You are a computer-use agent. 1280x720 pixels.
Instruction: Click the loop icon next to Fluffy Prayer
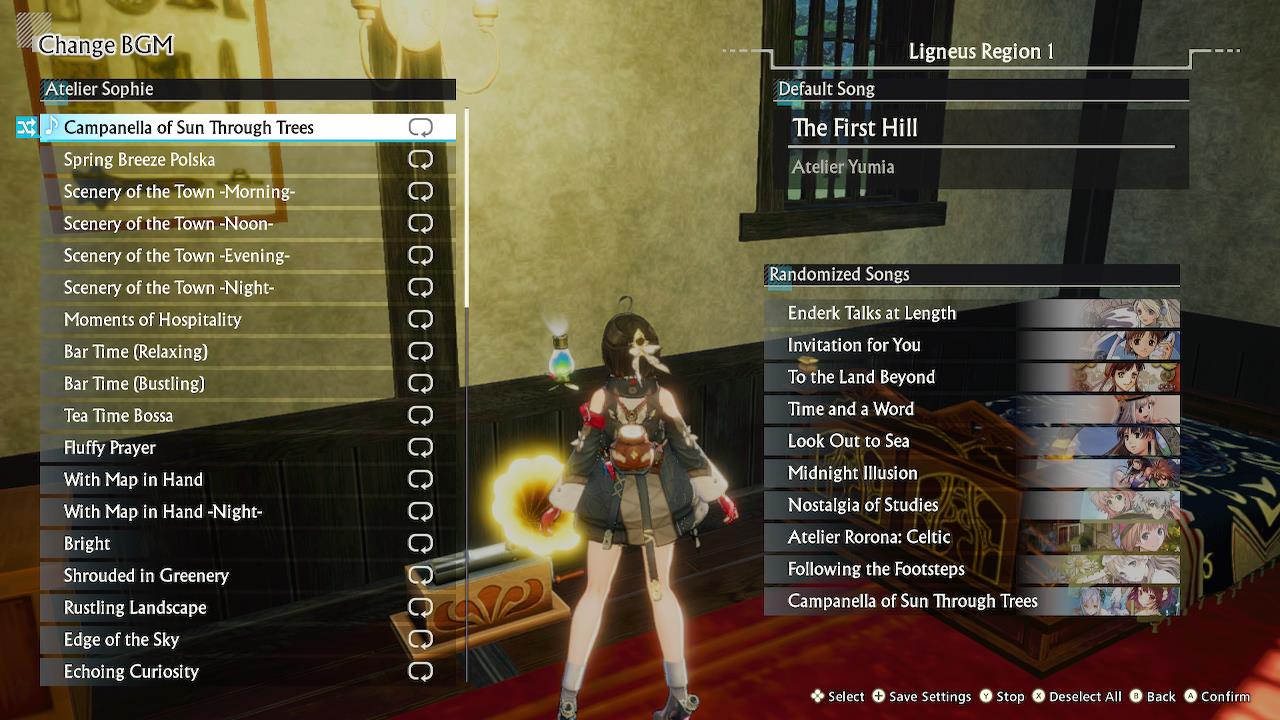pos(420,447)
